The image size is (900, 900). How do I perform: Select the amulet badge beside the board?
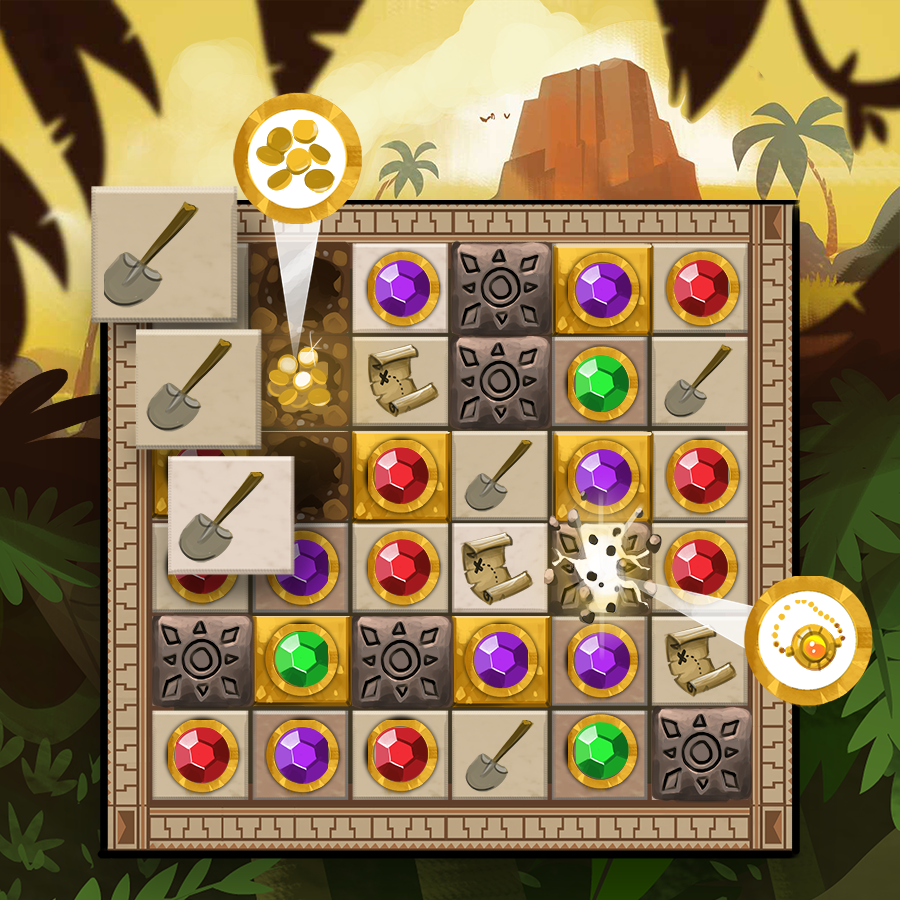click(x=811, y=639)
